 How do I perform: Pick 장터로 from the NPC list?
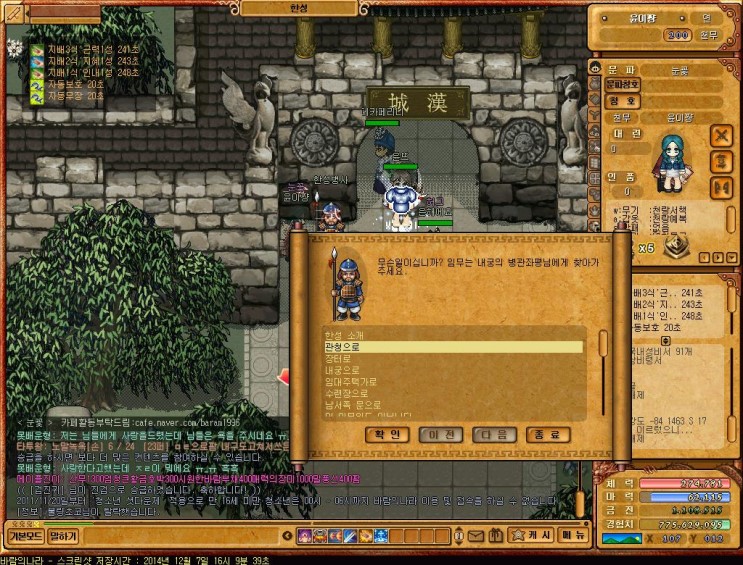[x=340, y=358]
